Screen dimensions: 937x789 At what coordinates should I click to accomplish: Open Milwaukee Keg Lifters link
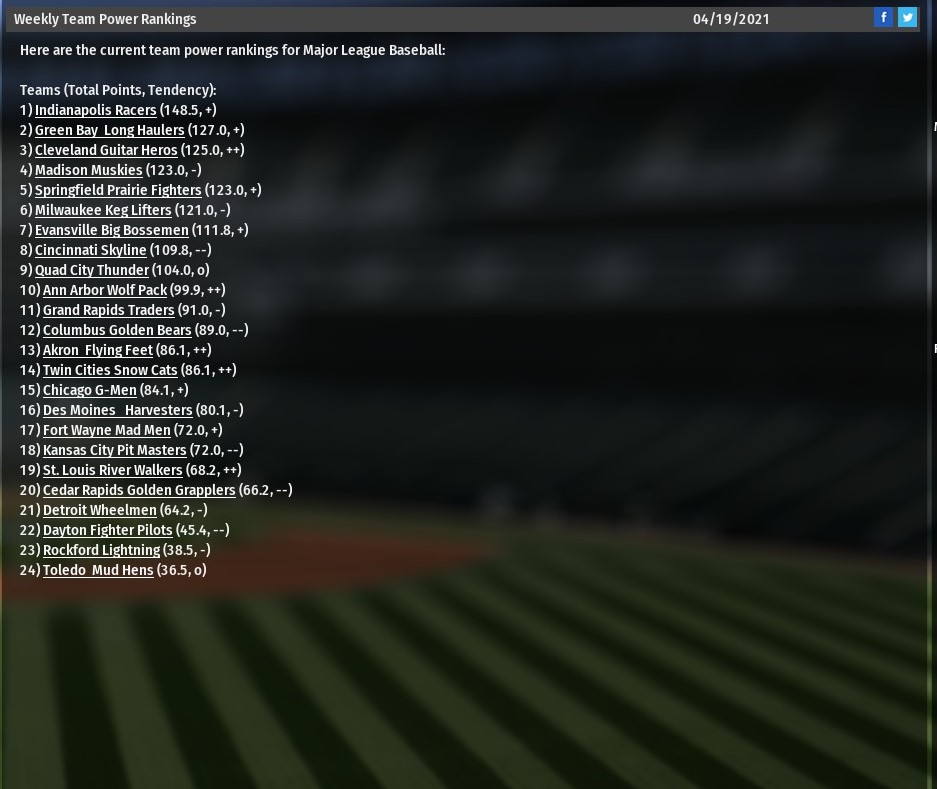coord(103,210)
